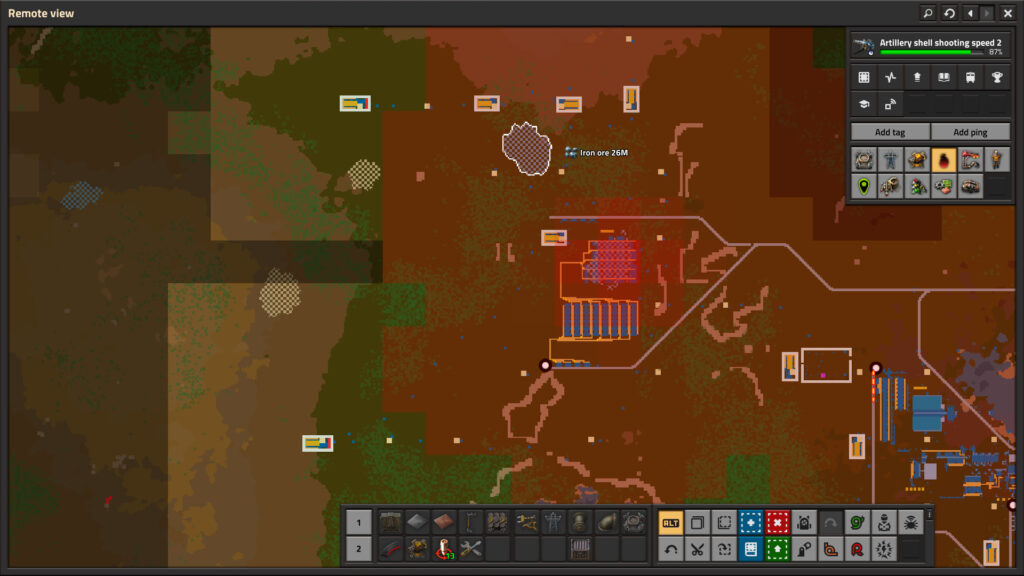The height and width of the screenshot is (576, 1024).
Task: Select the red deconstruction planner tool
Action: point(777,522)
